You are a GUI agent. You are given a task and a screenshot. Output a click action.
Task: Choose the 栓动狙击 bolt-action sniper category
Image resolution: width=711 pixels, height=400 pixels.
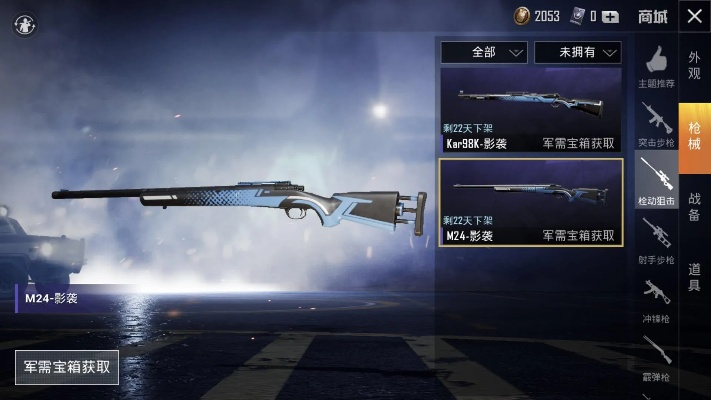[x=656, y=181]
